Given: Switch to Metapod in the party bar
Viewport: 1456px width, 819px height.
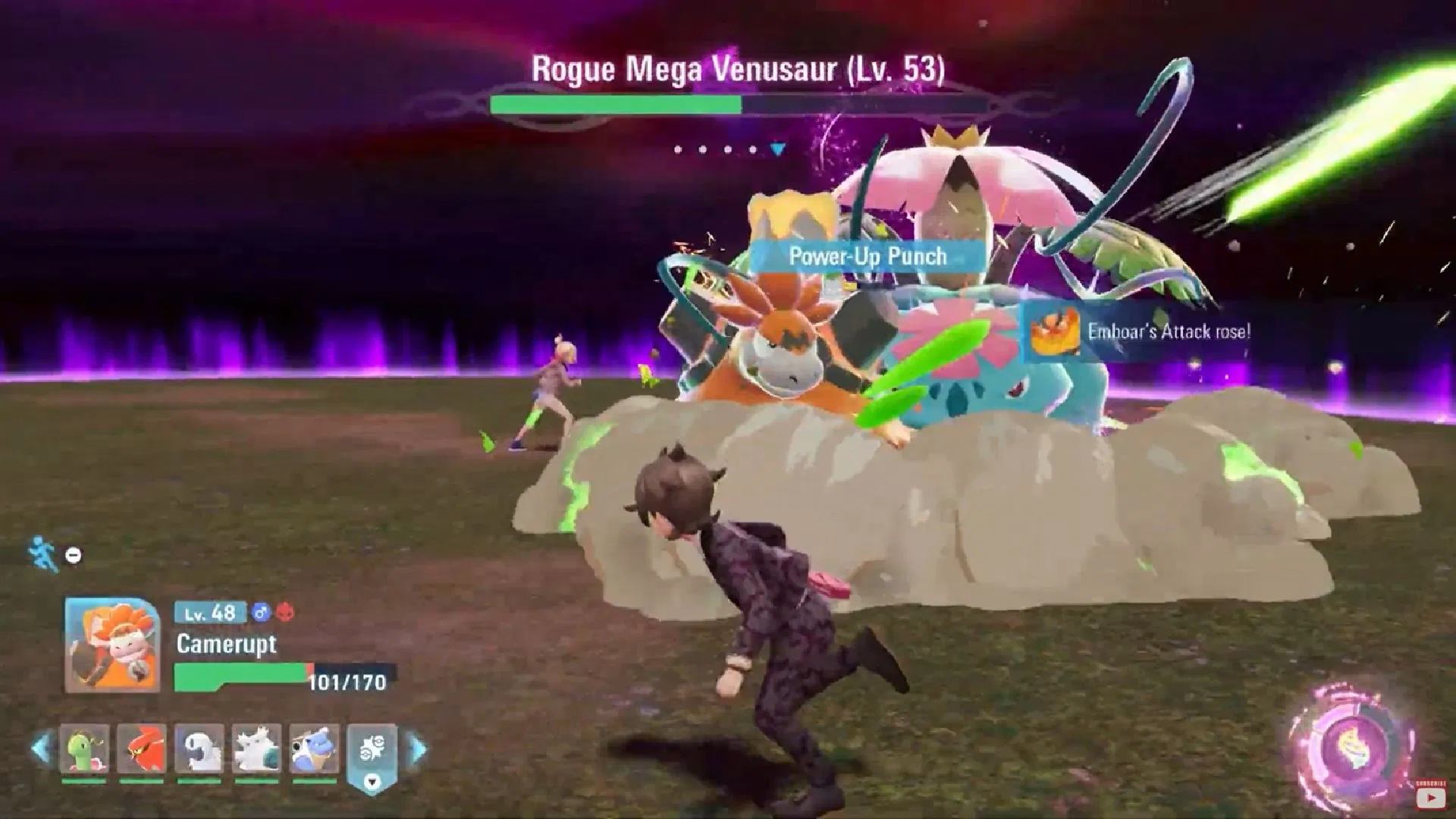Looking at the screenshot, I should (84, 748).
